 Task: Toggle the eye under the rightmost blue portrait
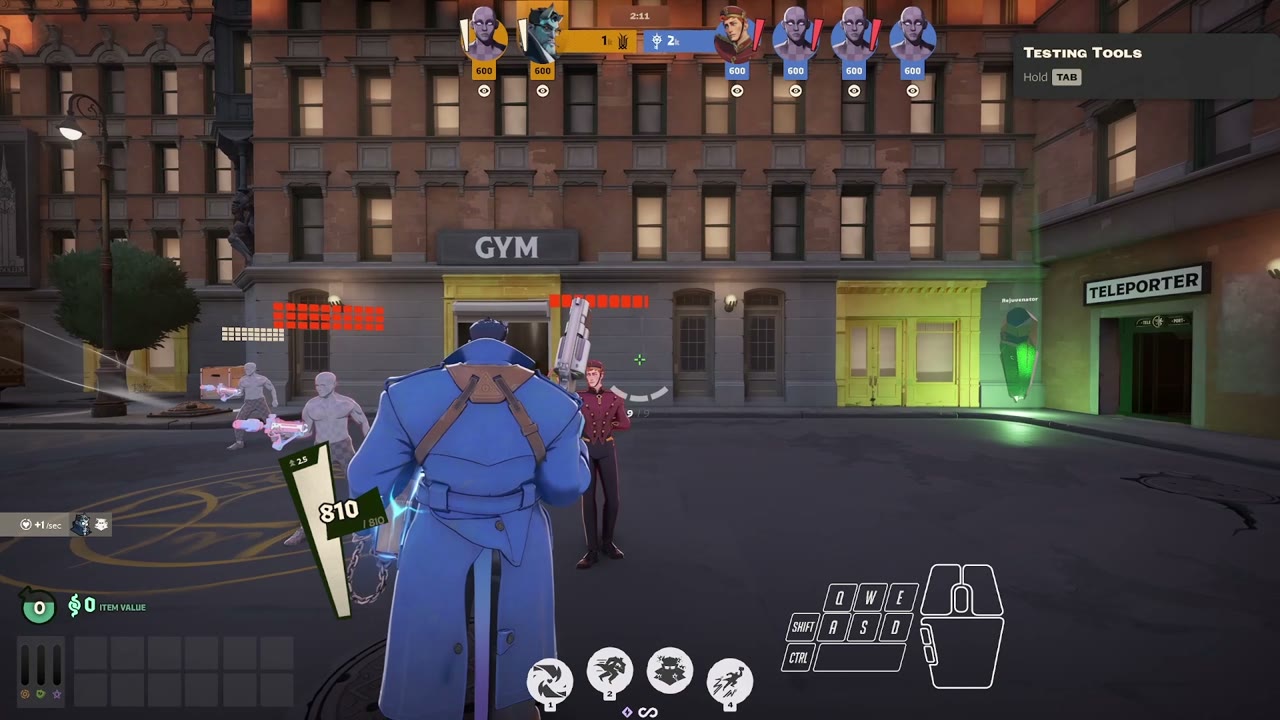pos(912,90)
